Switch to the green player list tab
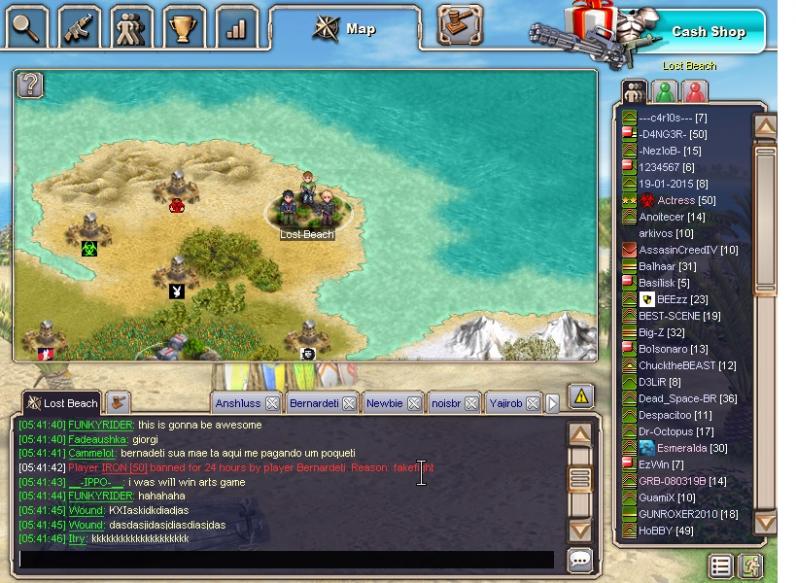The image size is (796, 583). click(x=664, y=92)
